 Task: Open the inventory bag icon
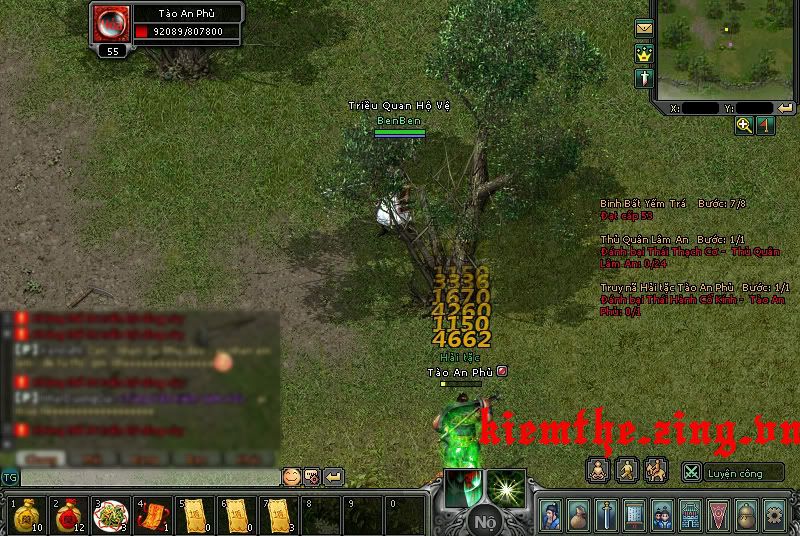579,515
